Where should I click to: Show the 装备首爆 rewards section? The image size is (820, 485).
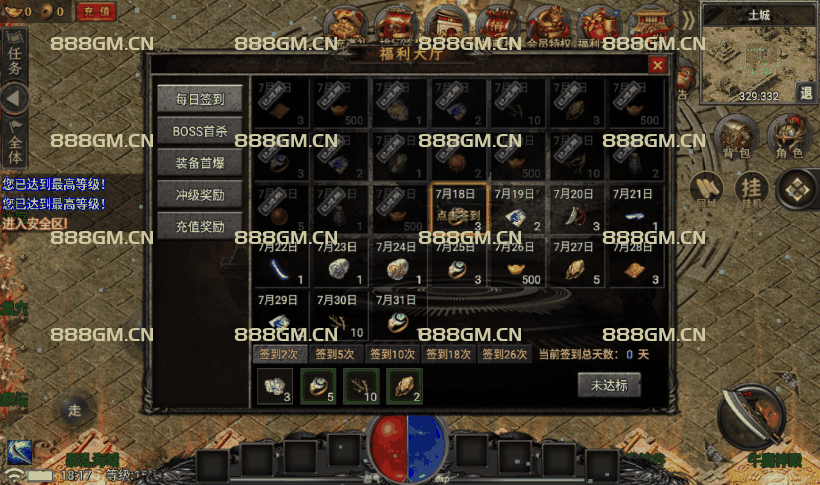coord(199,162)
